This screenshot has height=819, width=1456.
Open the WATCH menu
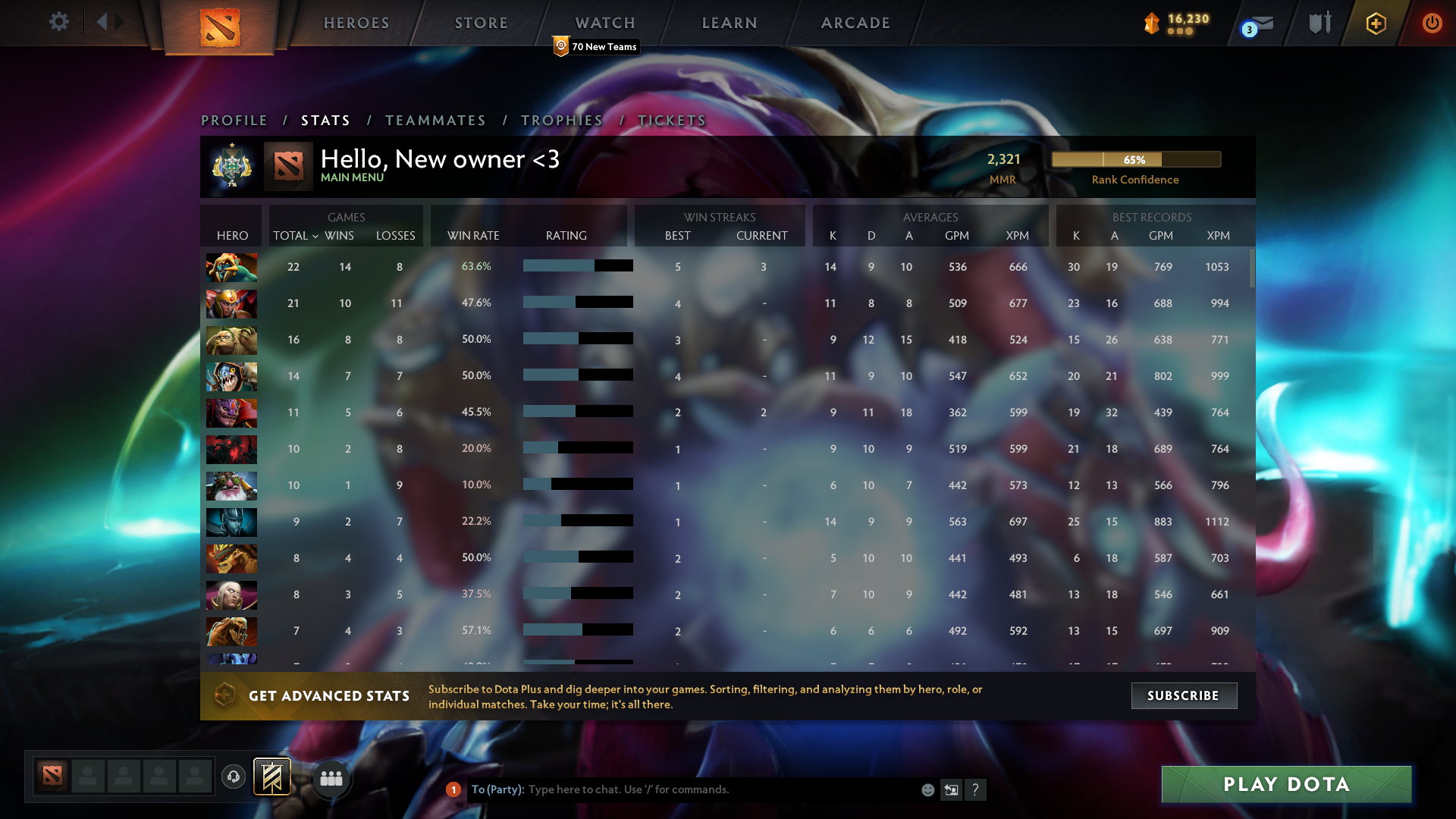pyautogui.click(x=604, y=23)
